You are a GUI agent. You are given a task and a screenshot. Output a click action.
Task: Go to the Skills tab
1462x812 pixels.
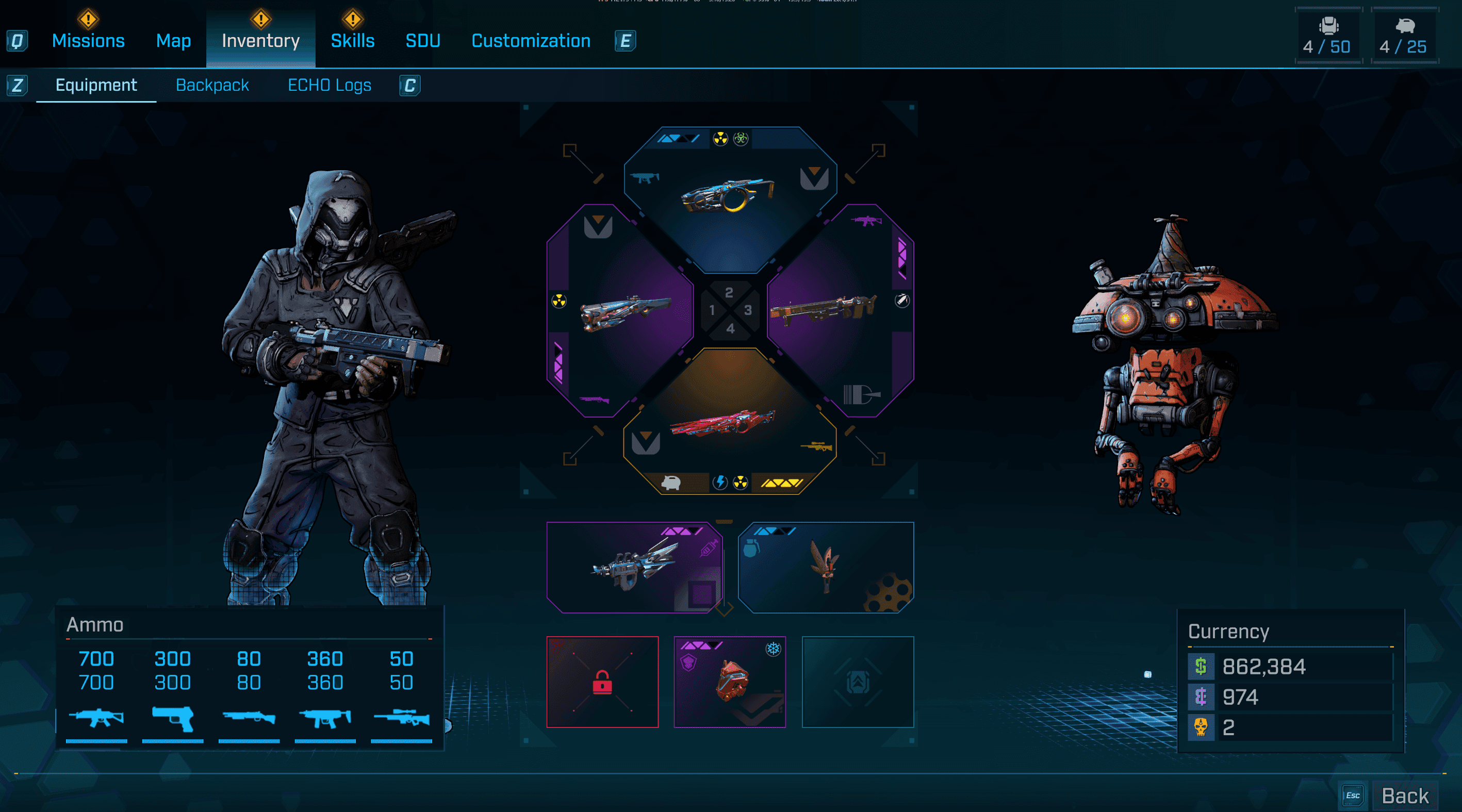[352, 40]
